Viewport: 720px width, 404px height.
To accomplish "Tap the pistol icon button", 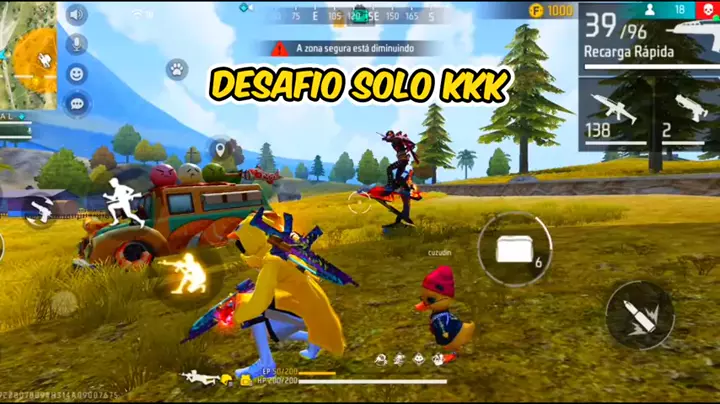I will 41,210.
